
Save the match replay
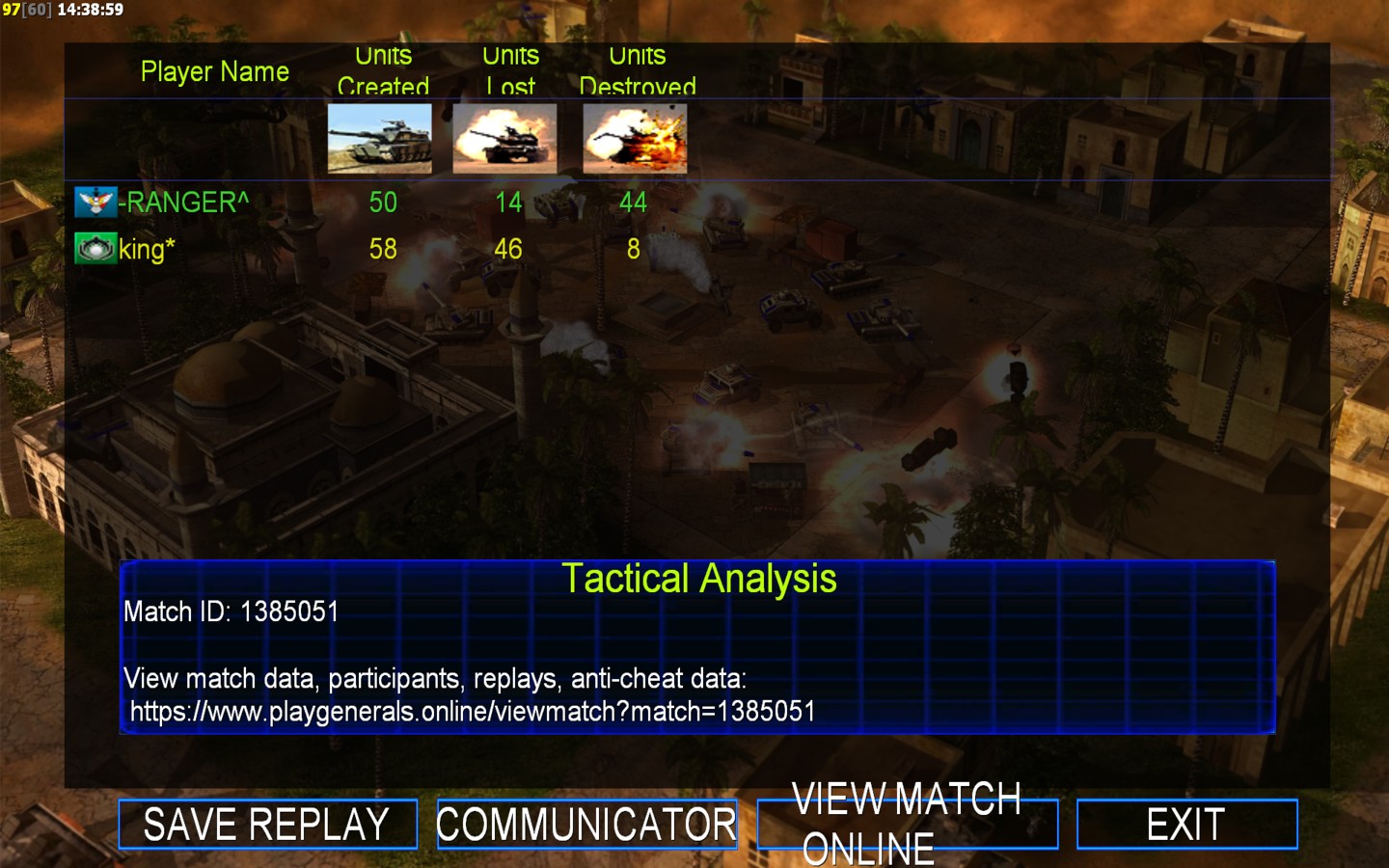pos(267,825)
